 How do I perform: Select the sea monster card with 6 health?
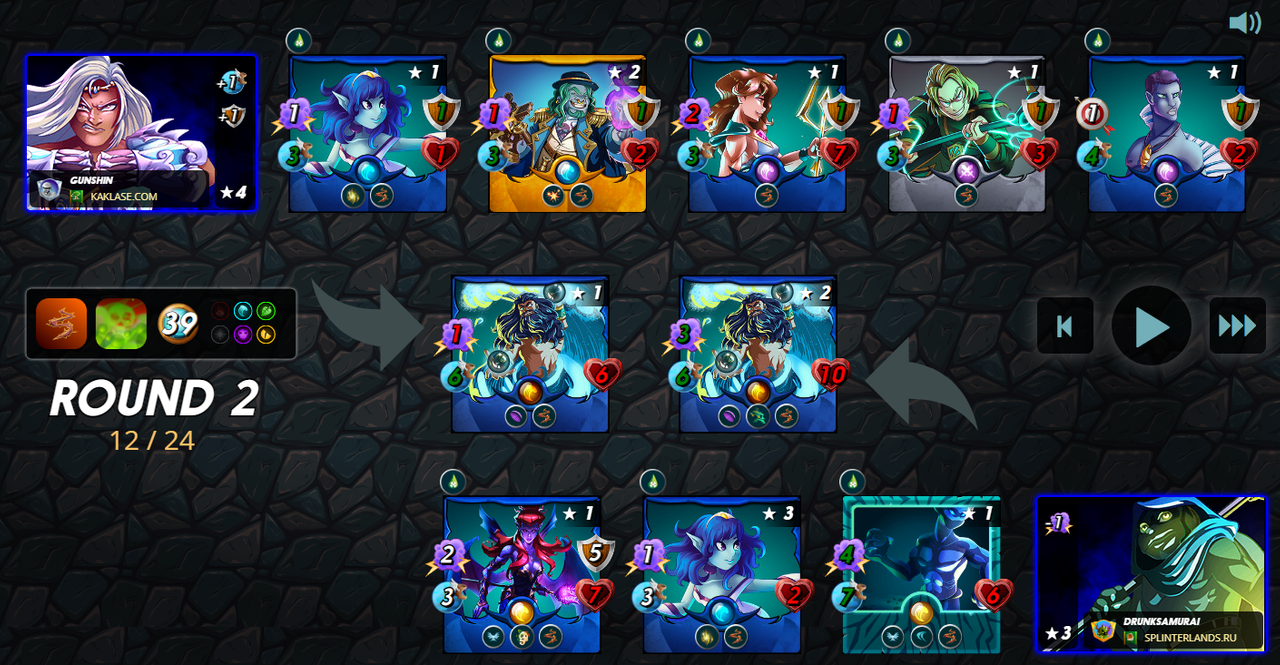point(530,353)
